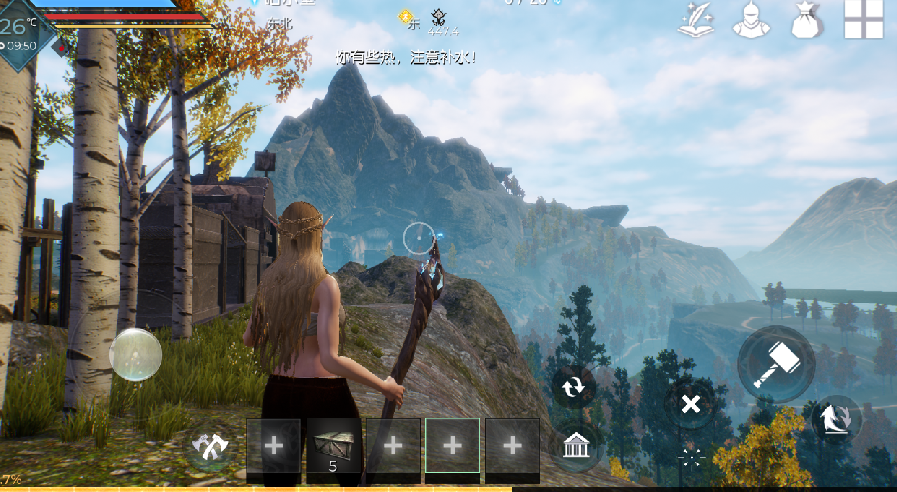This screenshot has height=492, width=897.
Task: Open the four-square grid menu
Action: [x=863, y=19]
